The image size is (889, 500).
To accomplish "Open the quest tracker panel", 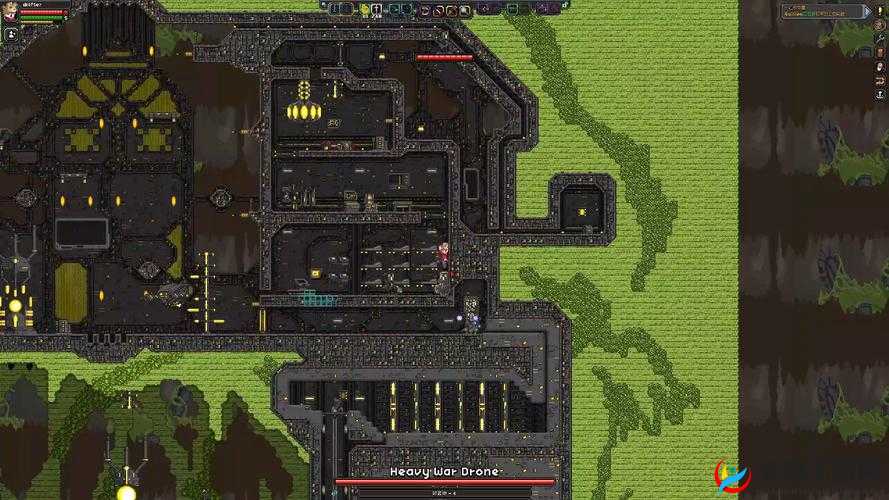I will [x=820, y=11].
